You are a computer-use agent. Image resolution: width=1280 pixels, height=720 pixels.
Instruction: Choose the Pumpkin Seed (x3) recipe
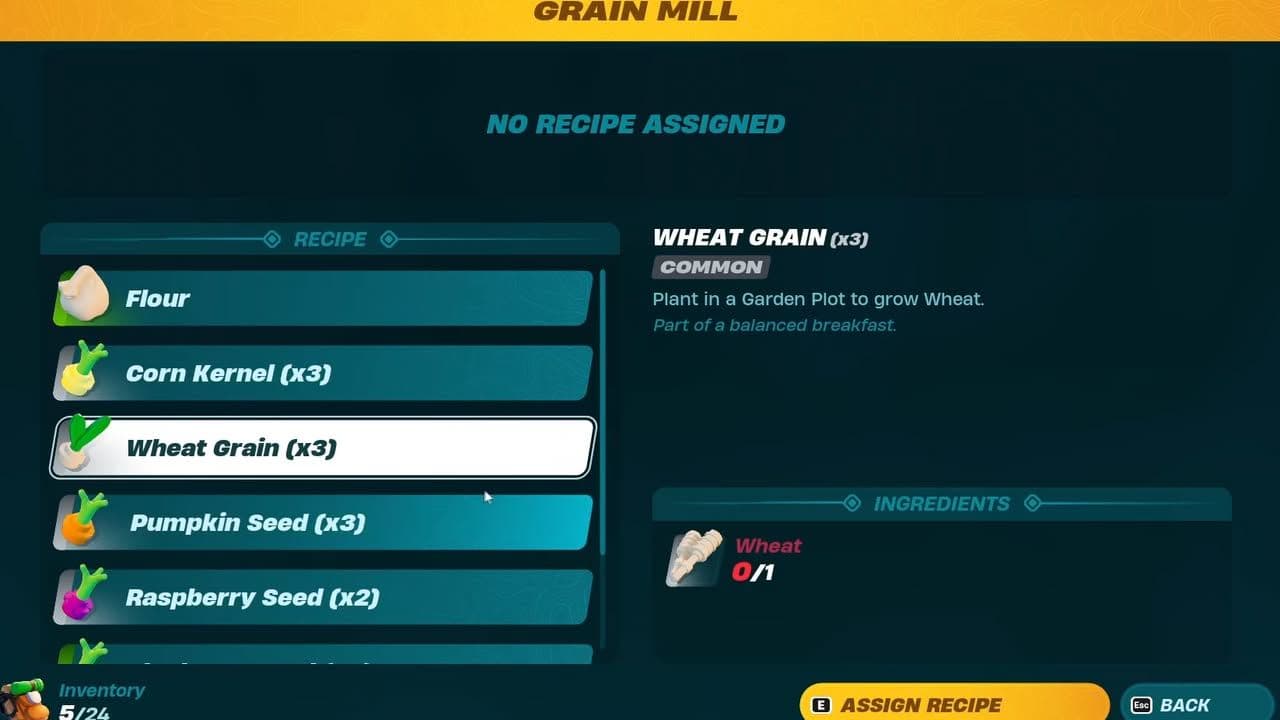(320, 522)
